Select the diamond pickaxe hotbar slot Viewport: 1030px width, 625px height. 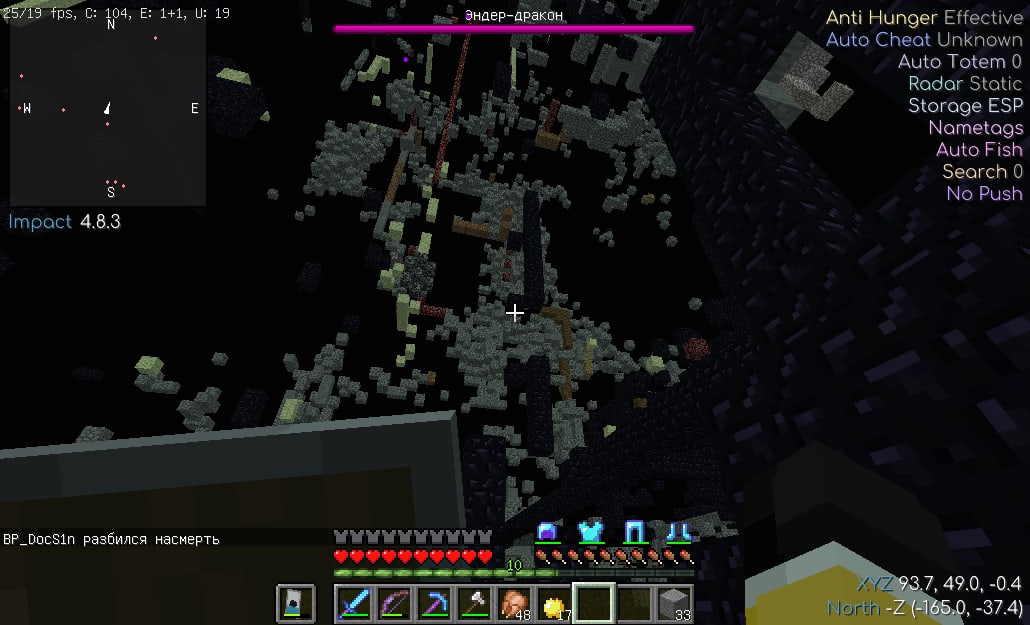click(x=434, y=604)
